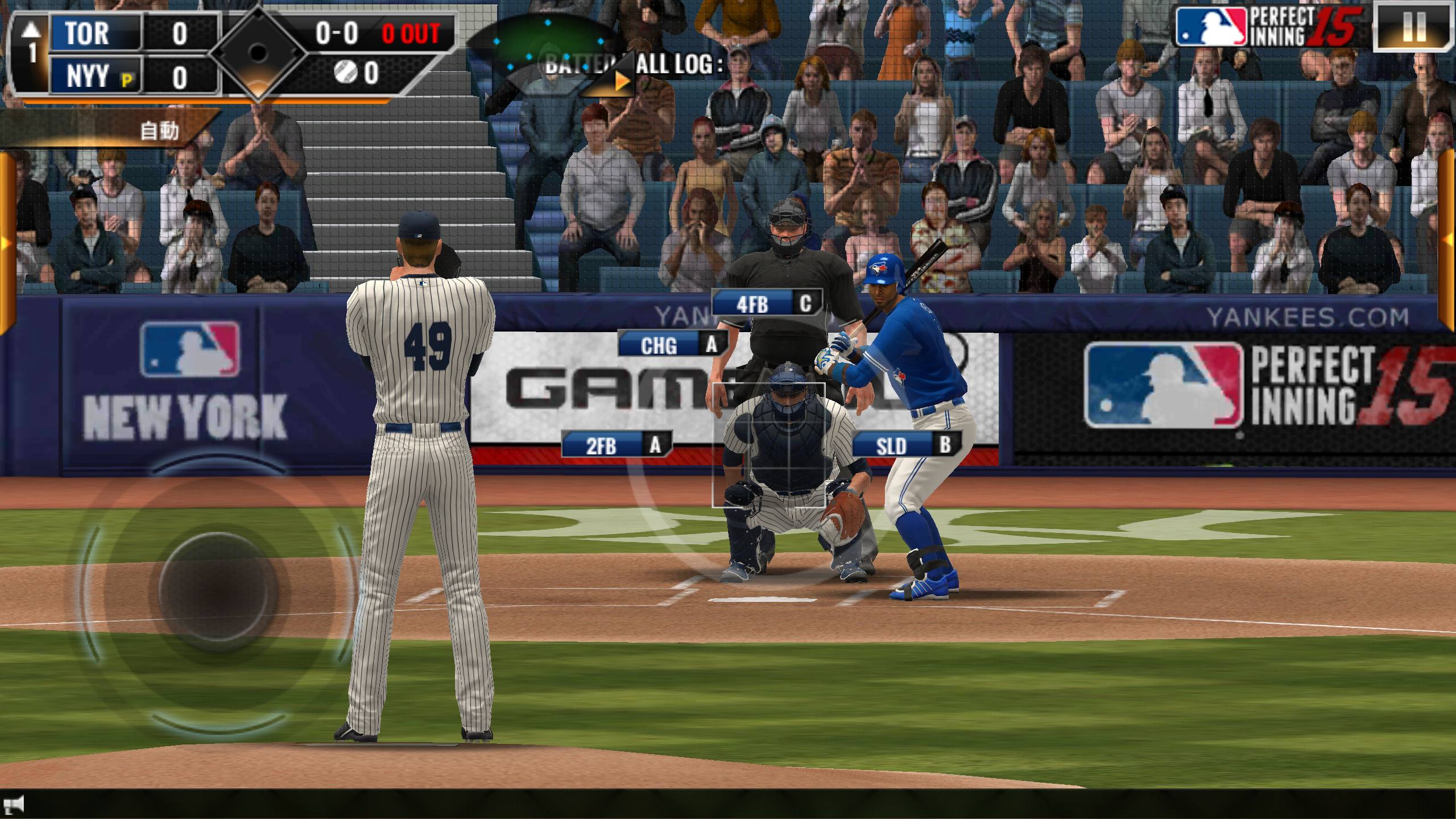The image size is (1456, 819).
Task: Aim at the strike zone box
Action: [x=768, y=445]
